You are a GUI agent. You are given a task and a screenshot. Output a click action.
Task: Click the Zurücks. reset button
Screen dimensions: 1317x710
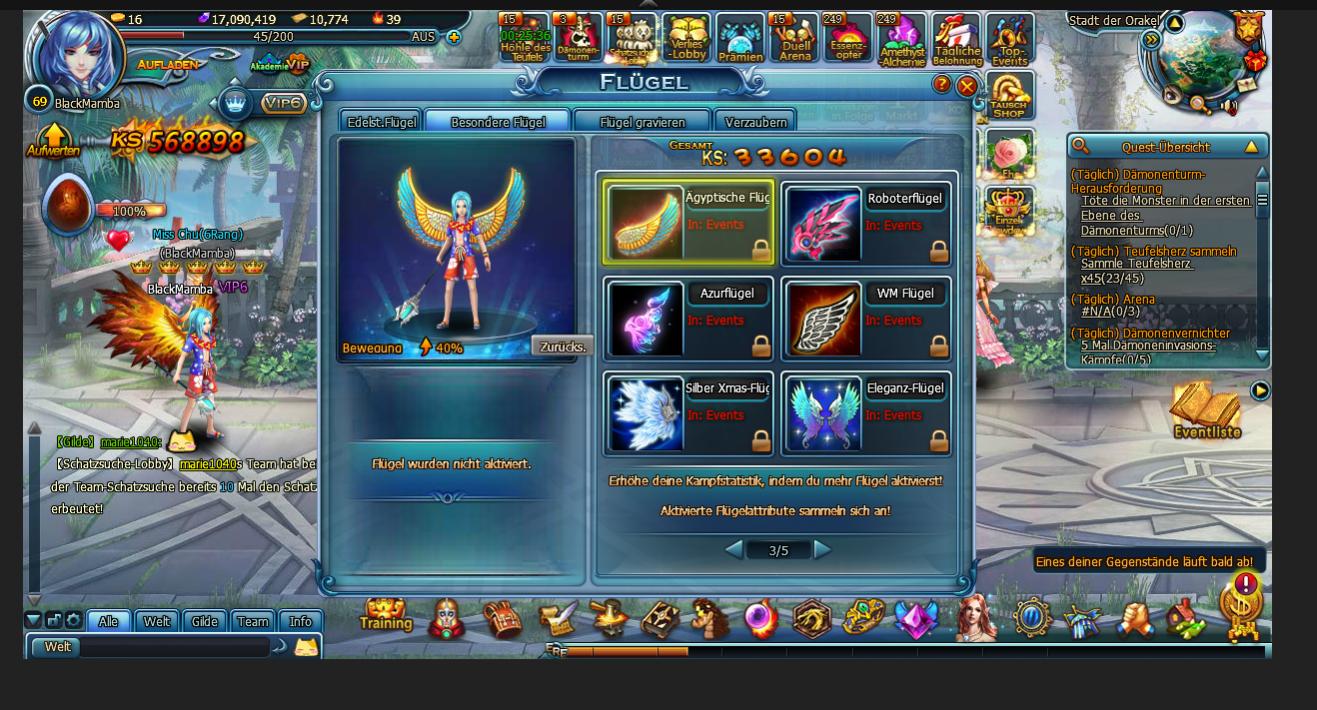[562, 347]
